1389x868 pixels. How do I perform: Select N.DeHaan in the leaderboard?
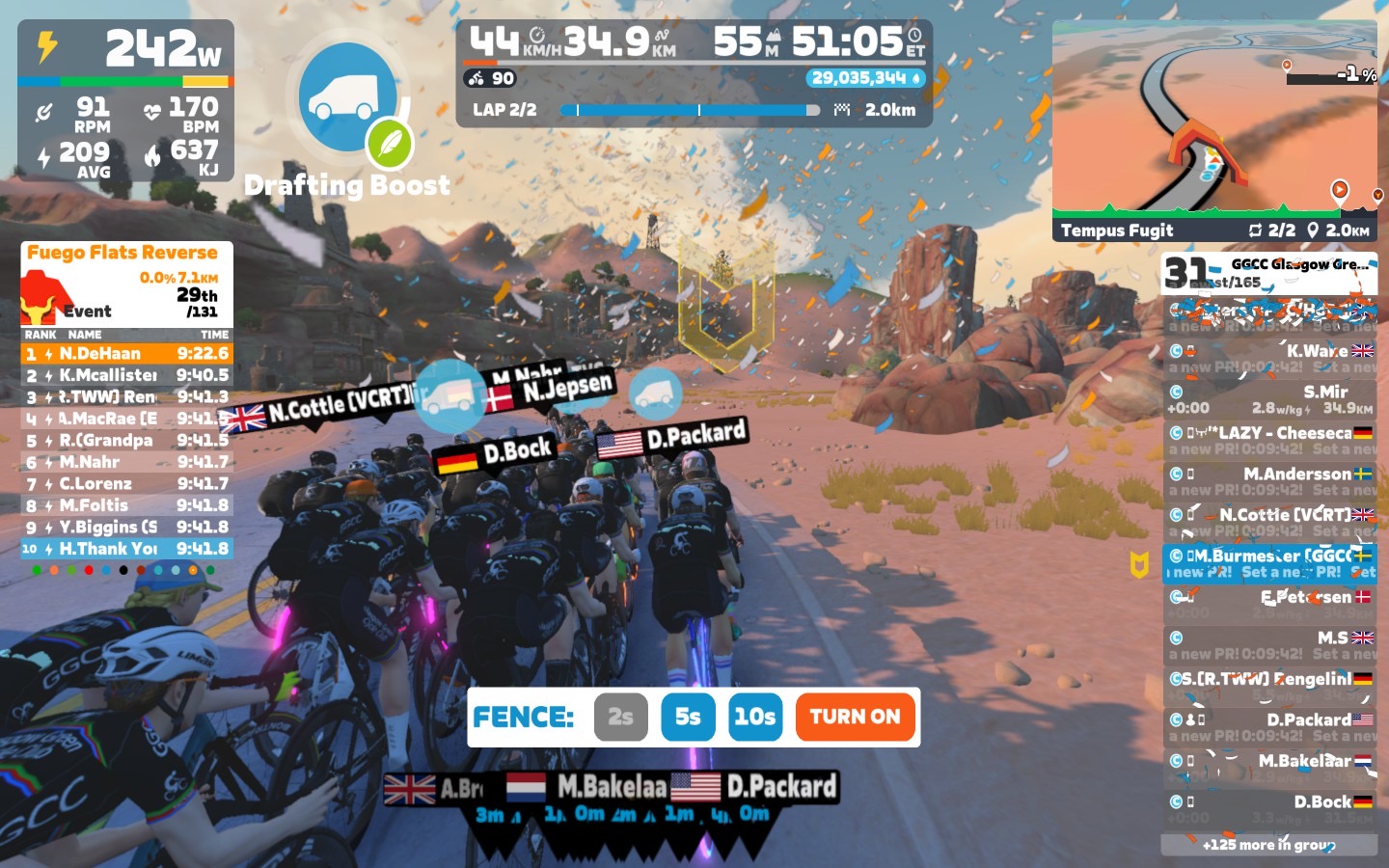tap(126, 354)
